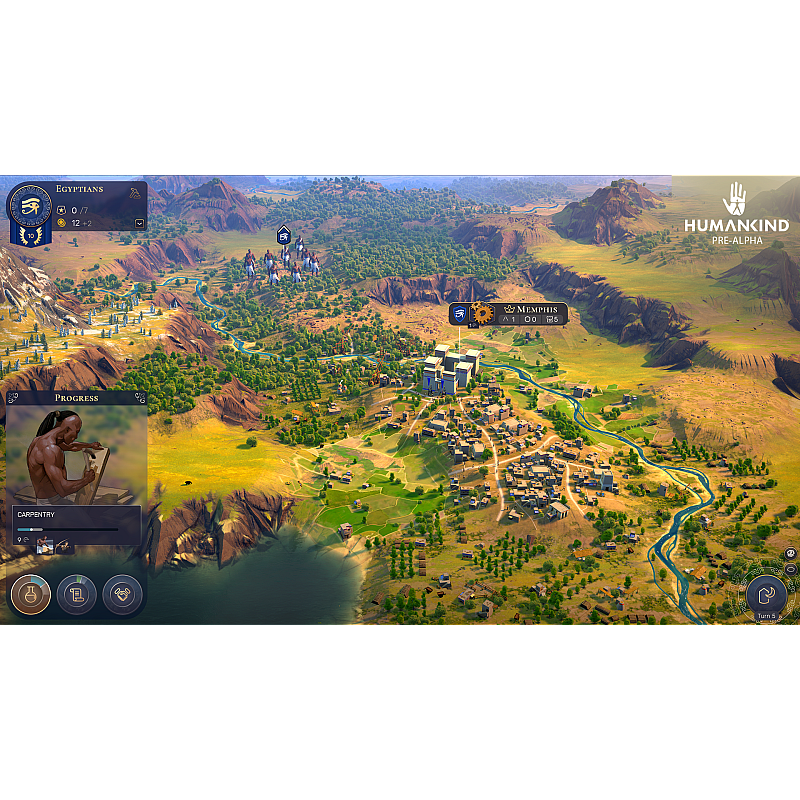Expand the Egyptians panel dropdown arrow
The image size is (800, 800).
point(140,223)
